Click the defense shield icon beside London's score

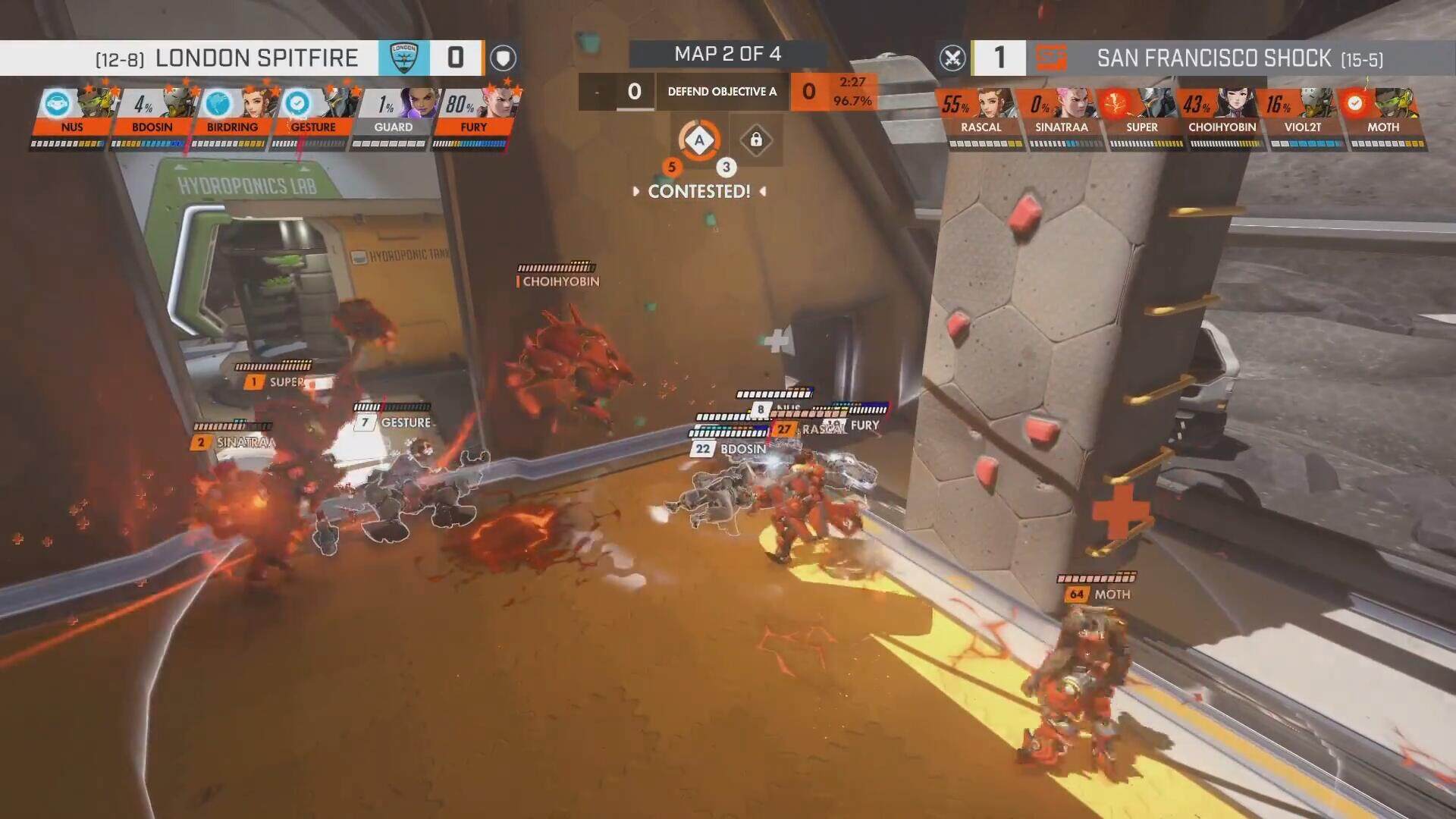pyautogui.click(x=503, y=58)
